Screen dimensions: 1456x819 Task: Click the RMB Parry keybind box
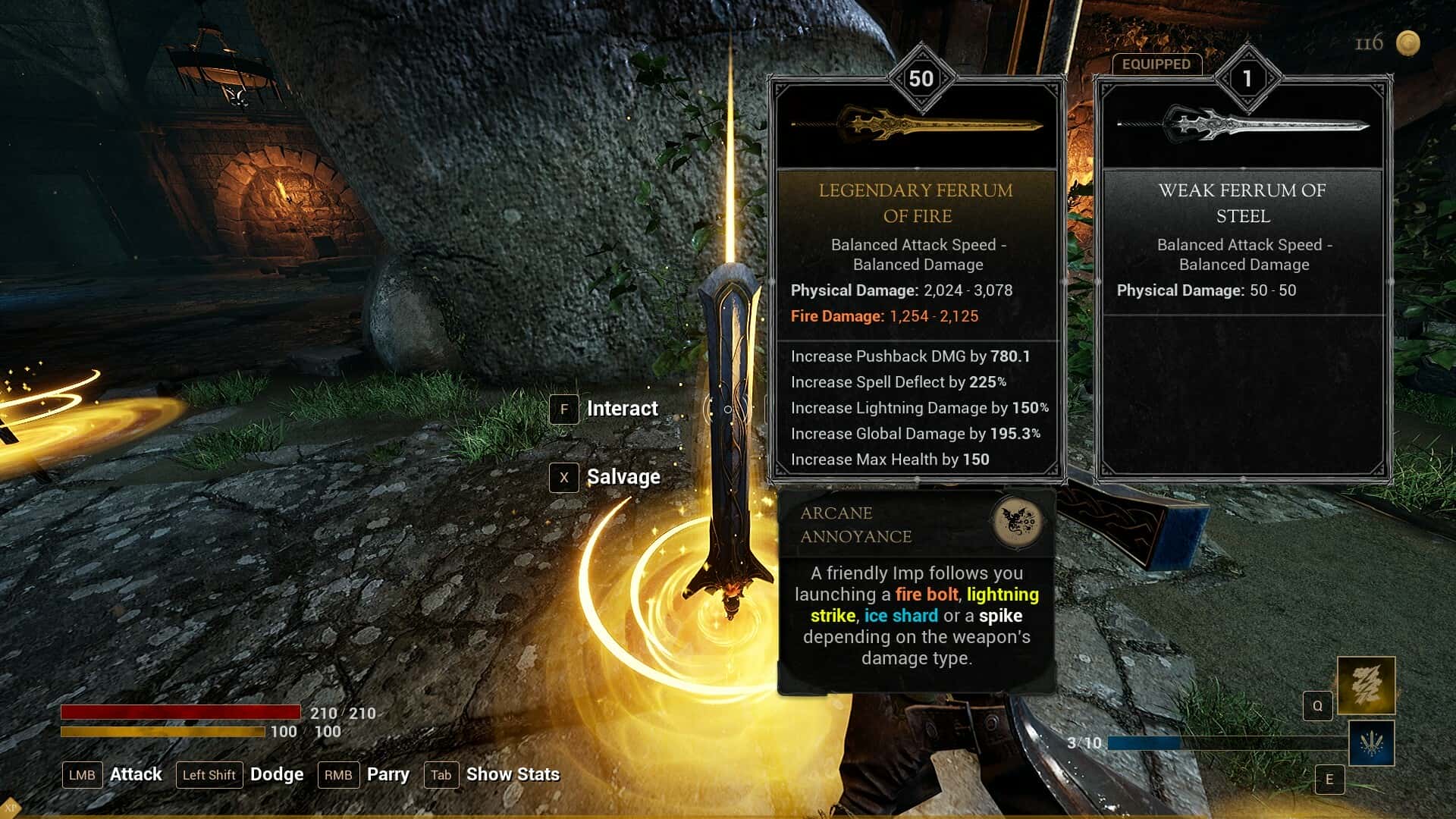click(339, 775)
